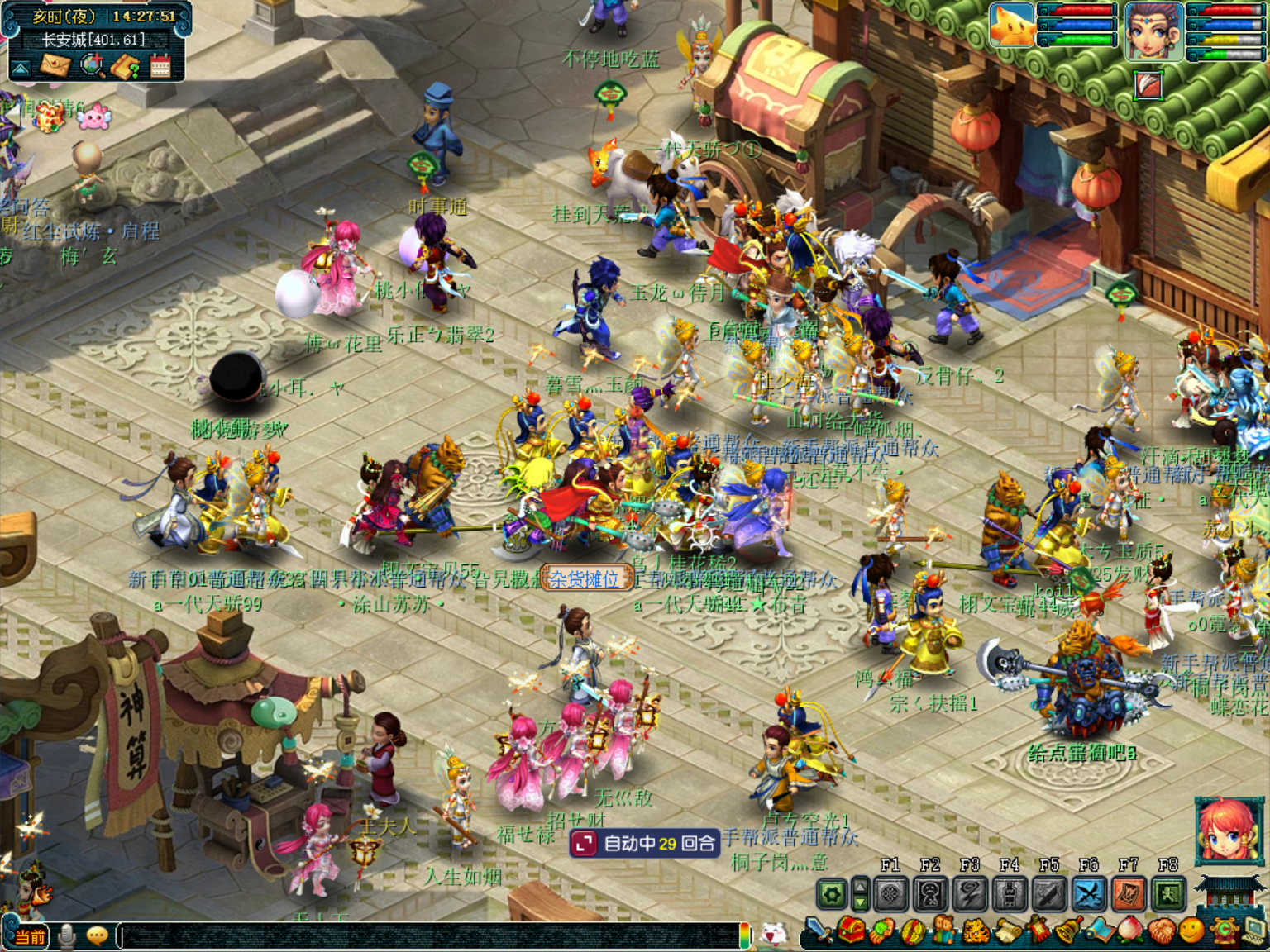The image size is (1270, 952).
Task: Open the mail envelope icon
Action: tap(55, 66)
